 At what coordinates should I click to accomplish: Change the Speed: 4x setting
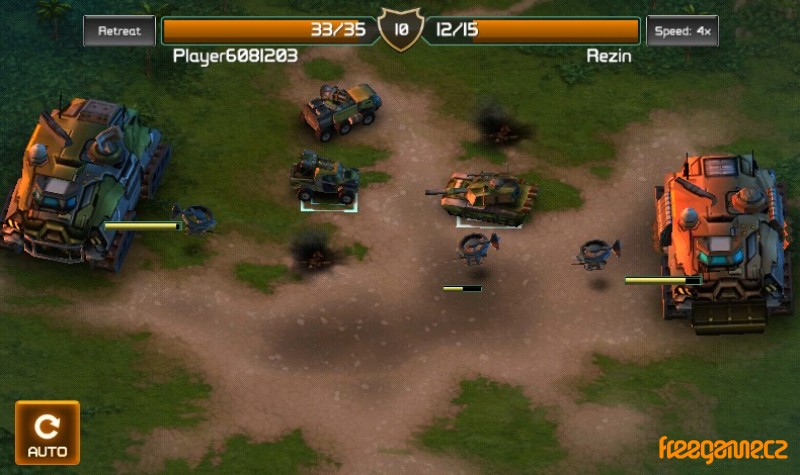pos(682,30)
